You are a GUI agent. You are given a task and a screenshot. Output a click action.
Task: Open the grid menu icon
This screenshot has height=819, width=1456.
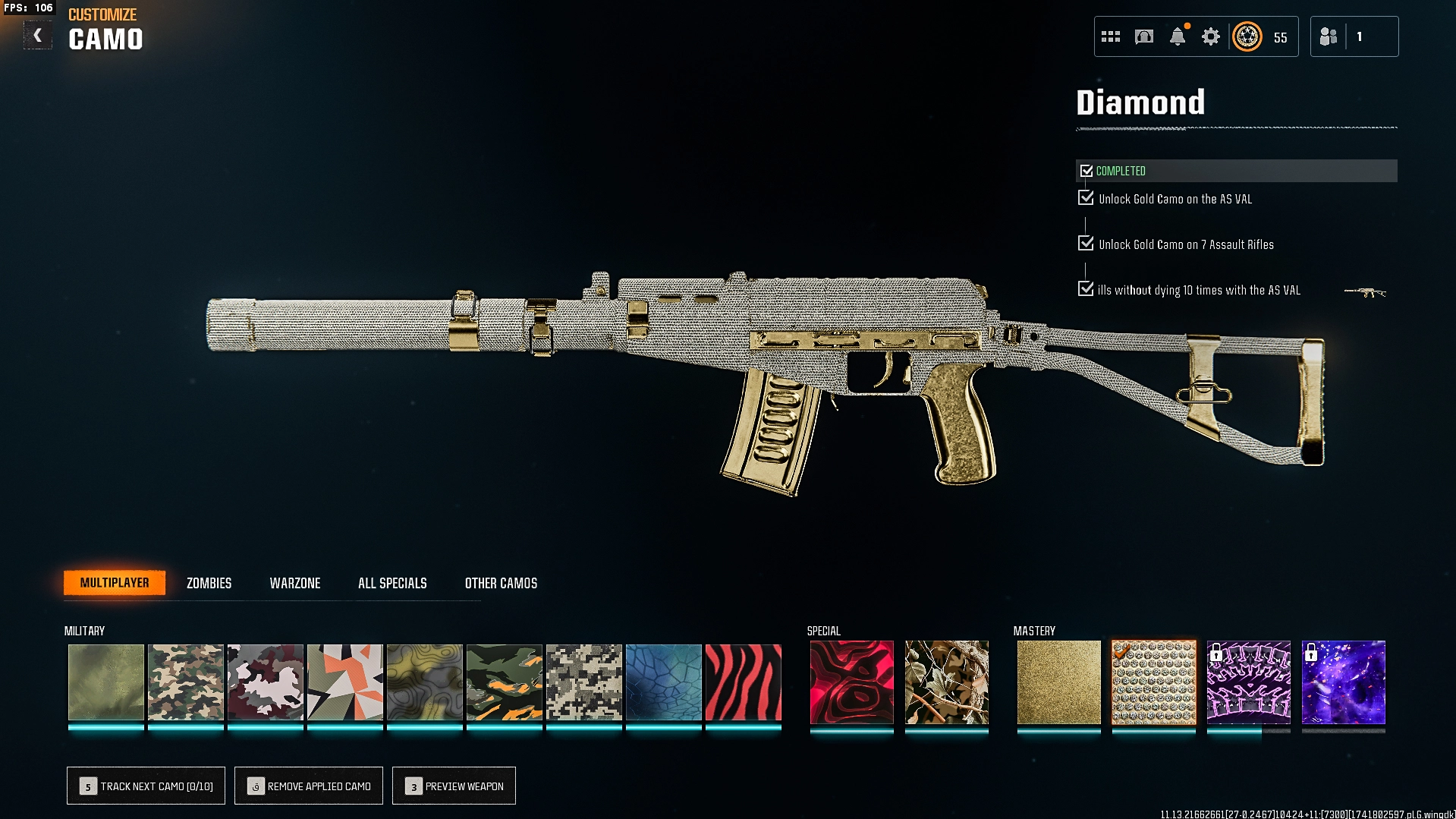click(1110, 36)
